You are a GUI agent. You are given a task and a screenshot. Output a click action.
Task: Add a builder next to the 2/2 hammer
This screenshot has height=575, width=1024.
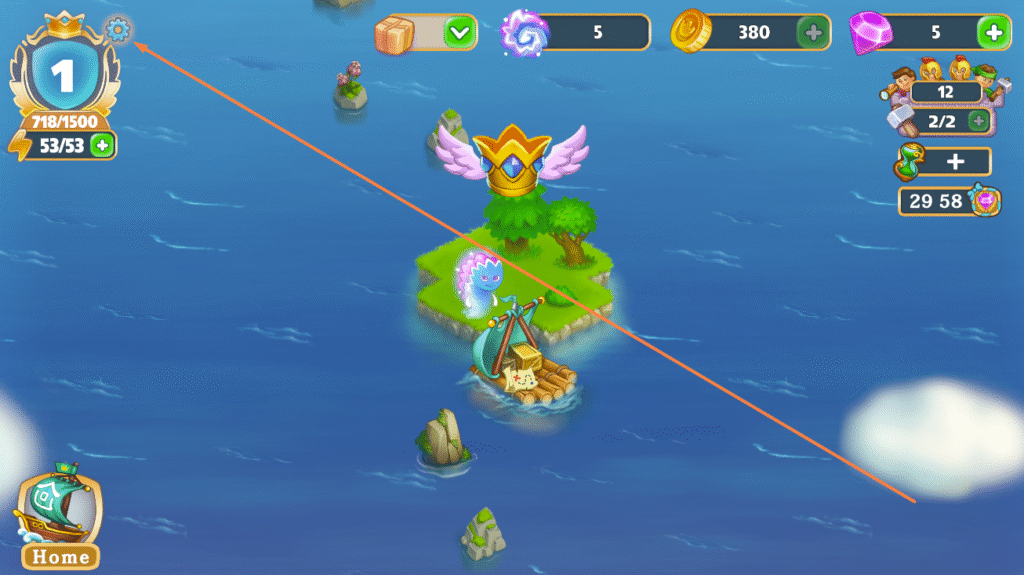point(979,121)
